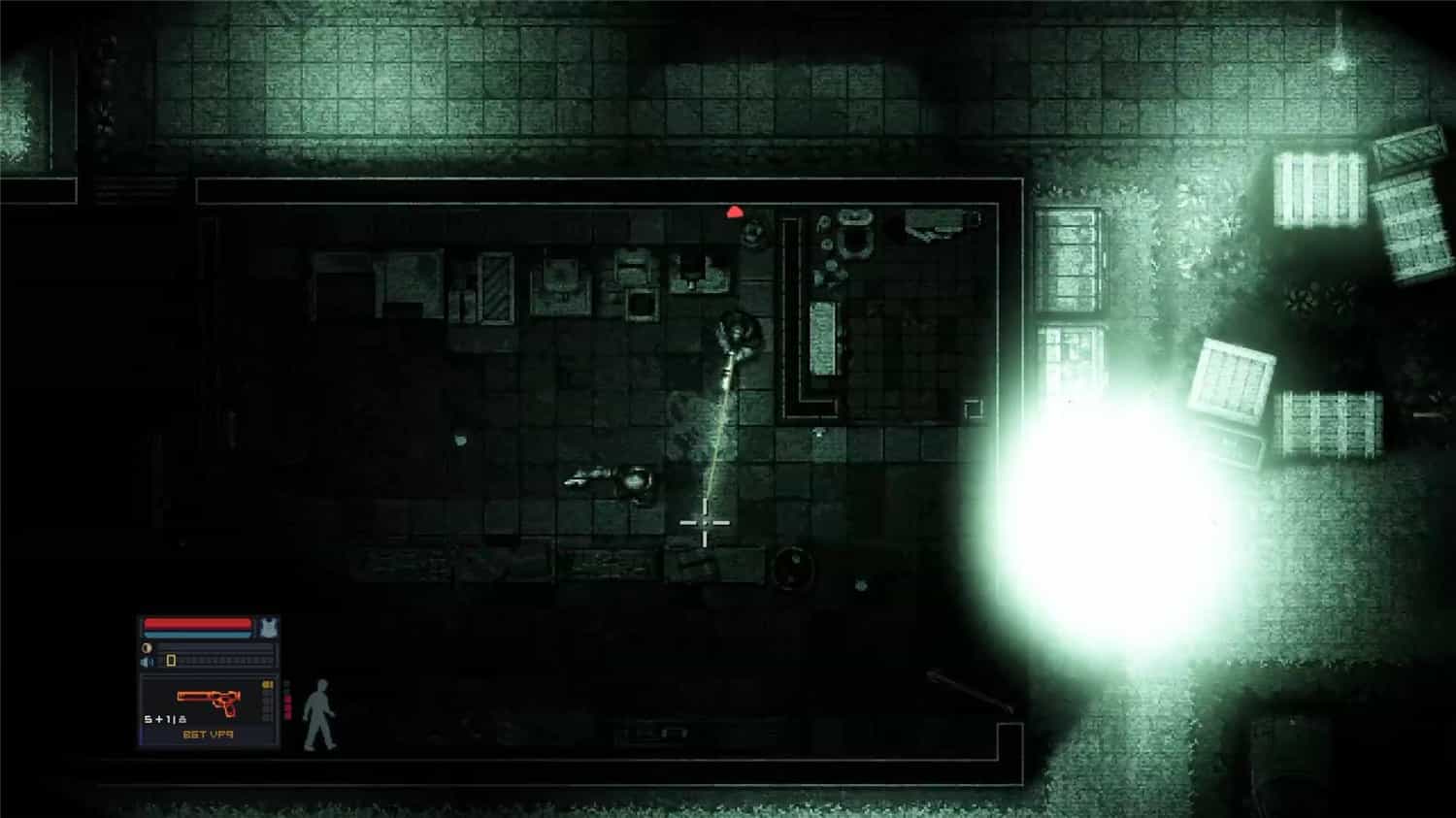Click the aiming crosshair reticle
Screen dimensions: 1456x818
click(x=707, y=522)
